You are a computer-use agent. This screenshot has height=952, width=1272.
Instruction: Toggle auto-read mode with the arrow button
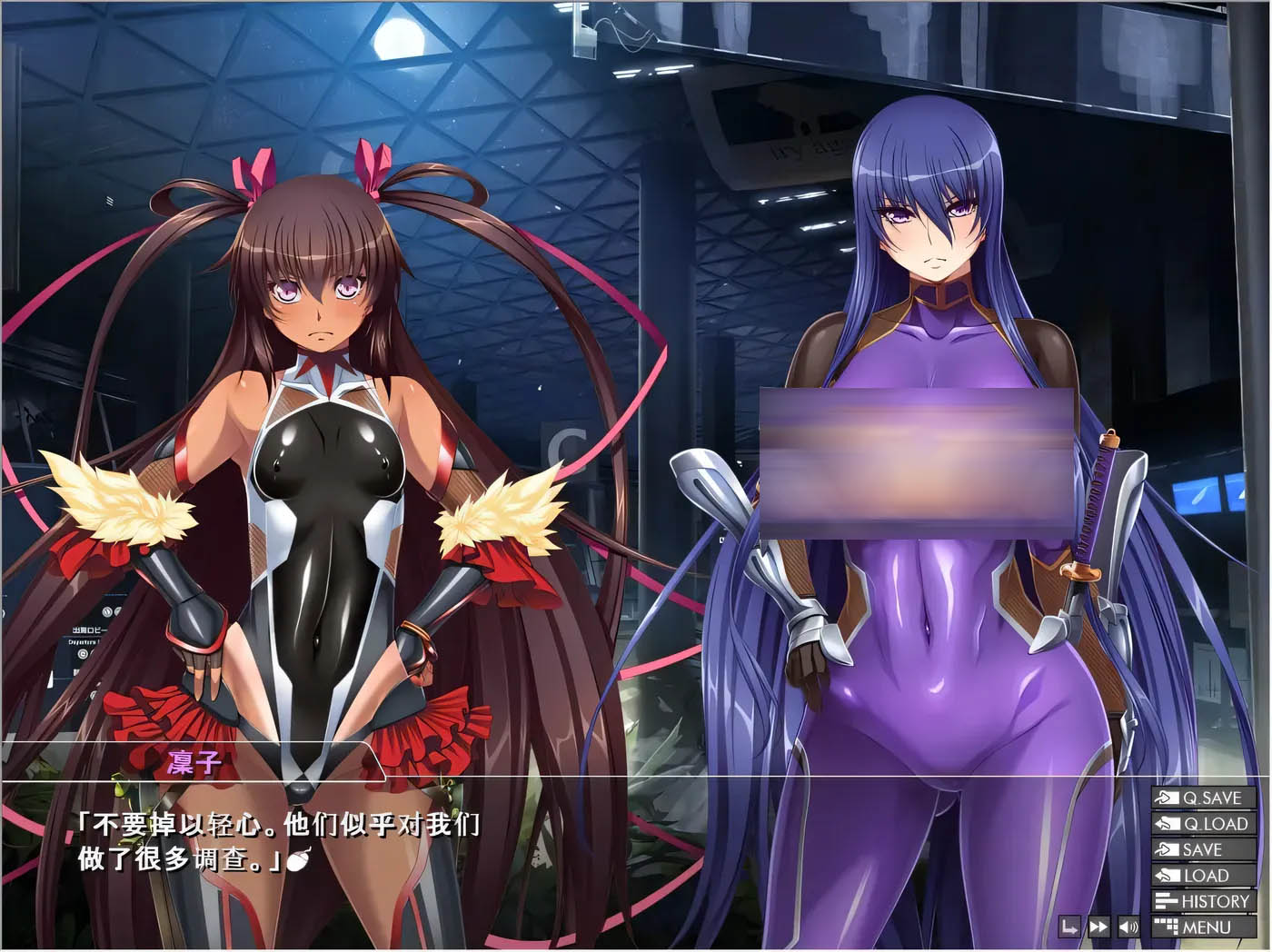(1070, 926)
